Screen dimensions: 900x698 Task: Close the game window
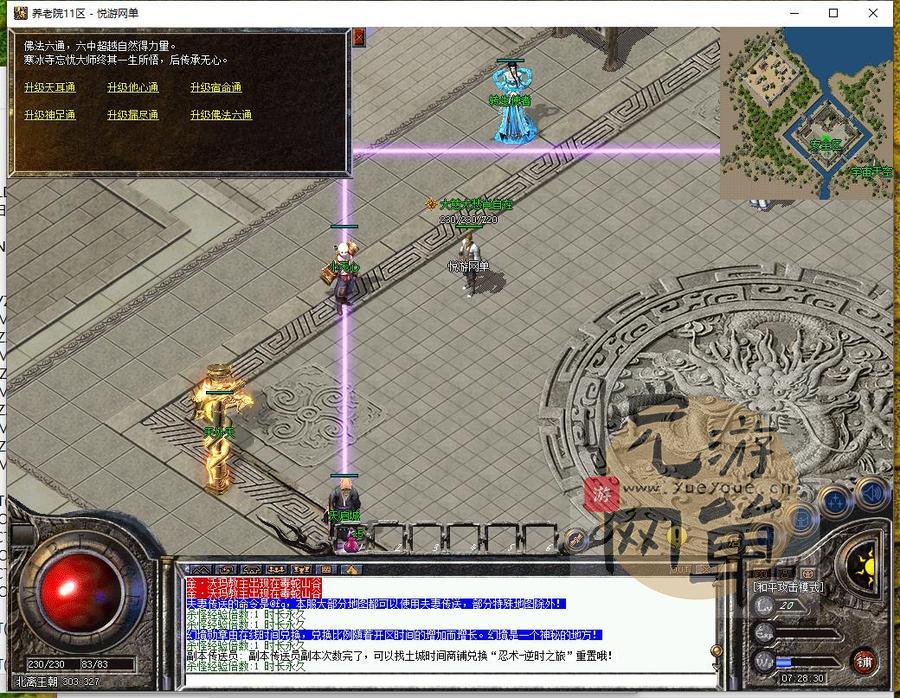click(877, 13)
